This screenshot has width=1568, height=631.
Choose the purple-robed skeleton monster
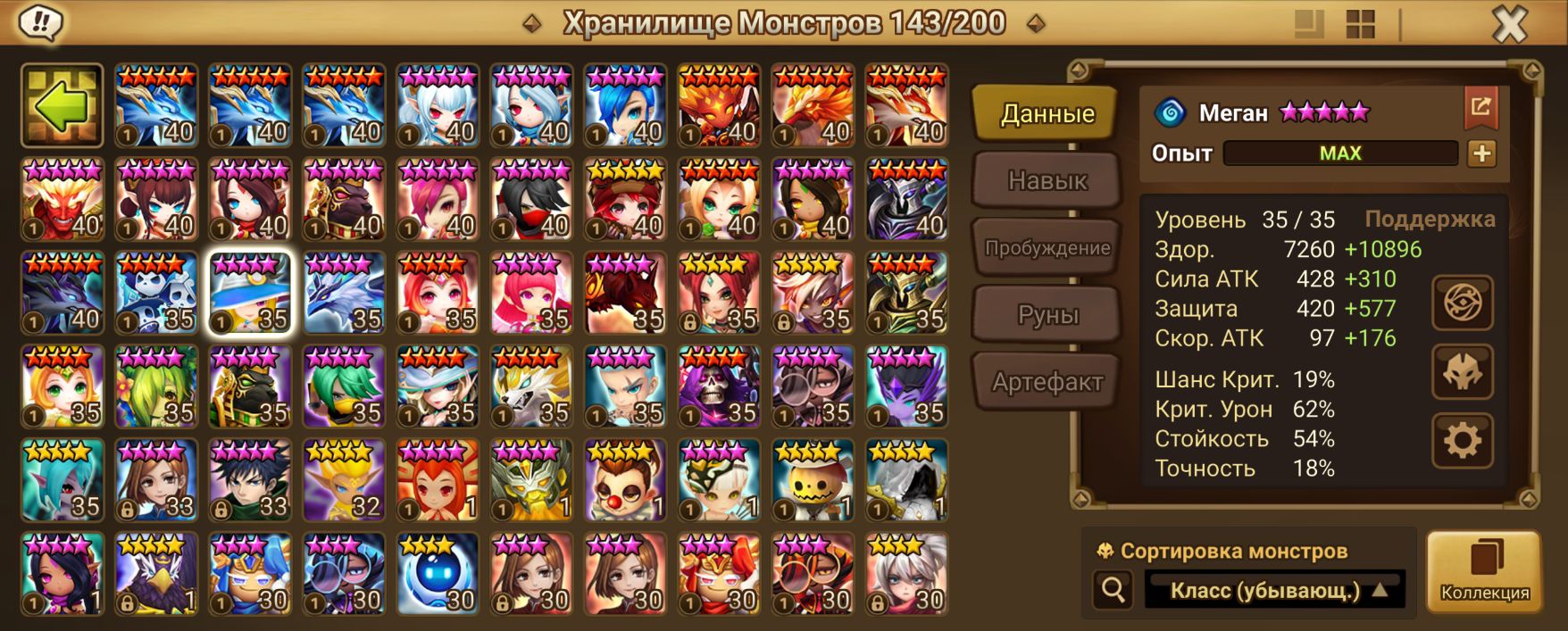pyautogui.click(x=719, y=386)
